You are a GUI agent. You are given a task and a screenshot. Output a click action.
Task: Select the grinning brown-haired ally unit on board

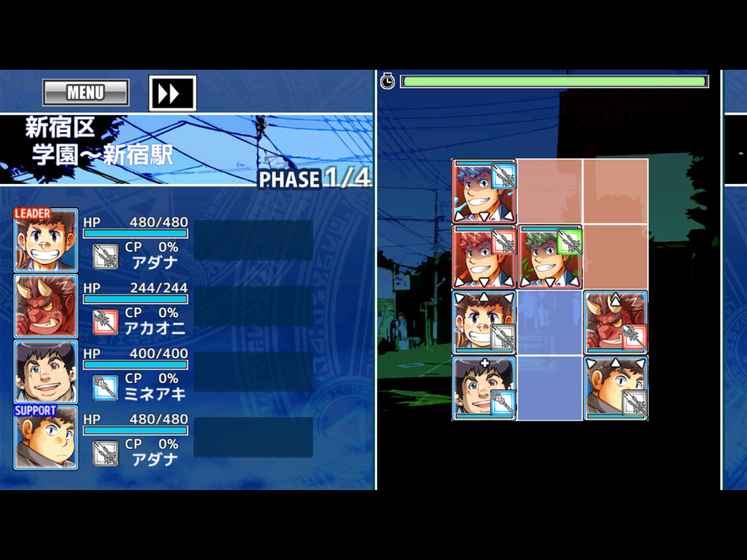(x=484, y=322)
